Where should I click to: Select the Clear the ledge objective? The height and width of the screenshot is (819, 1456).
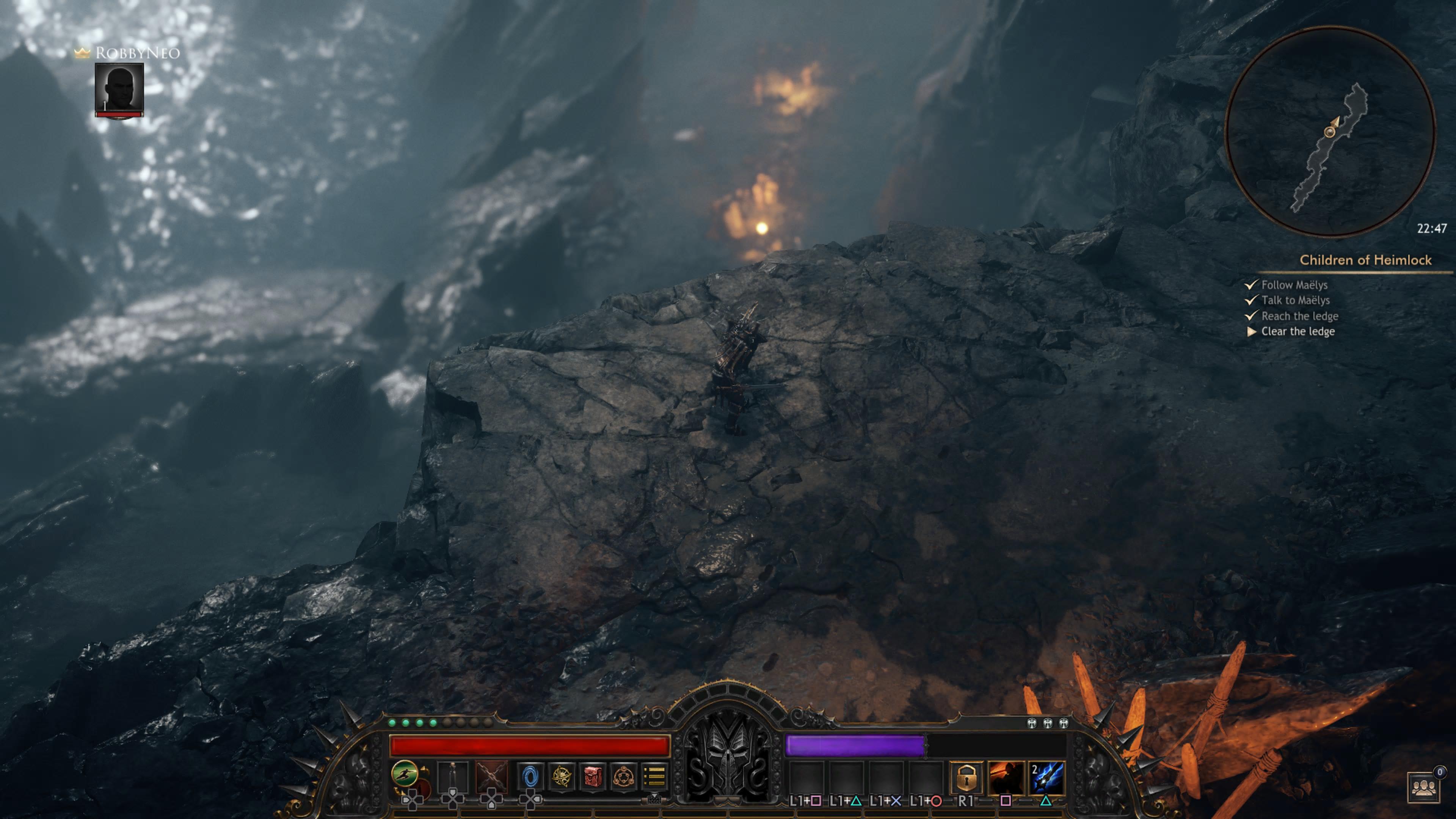[x=1298, y=332]
